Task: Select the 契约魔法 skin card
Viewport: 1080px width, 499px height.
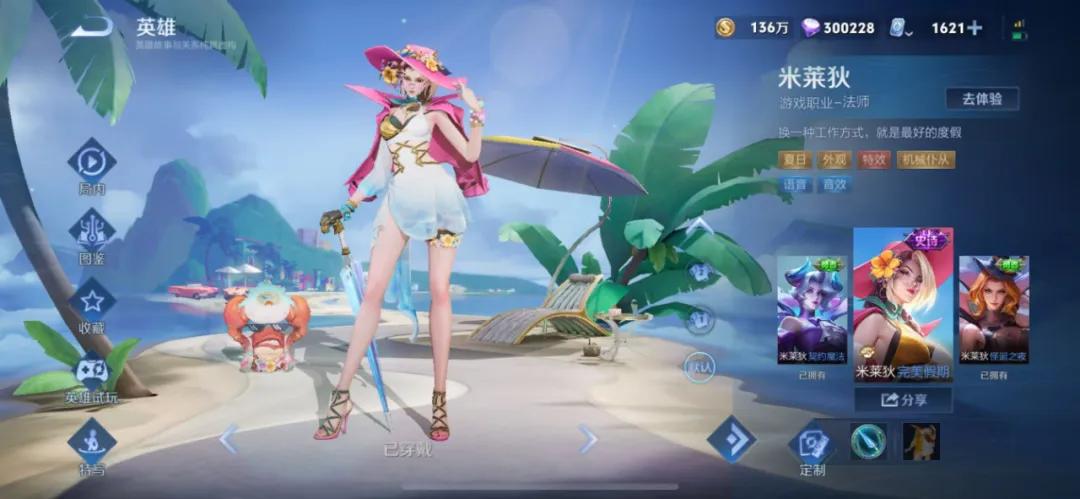Action: (811, 310)
